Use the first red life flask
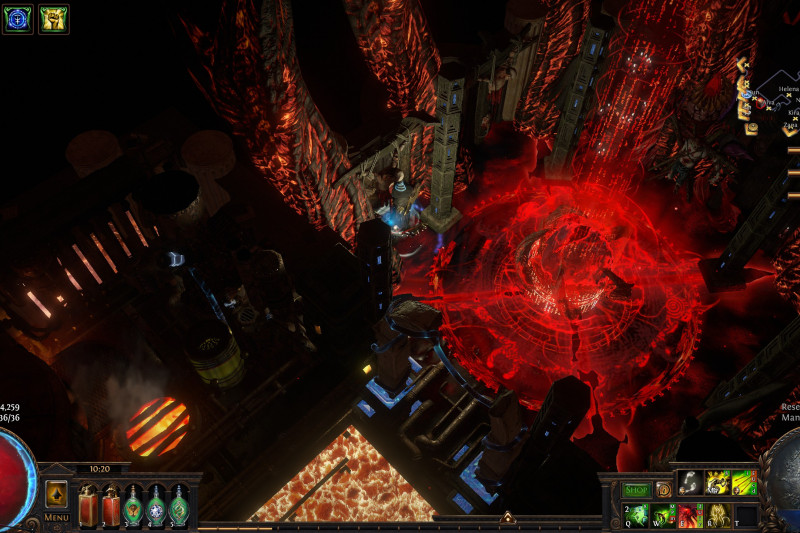 86,504
